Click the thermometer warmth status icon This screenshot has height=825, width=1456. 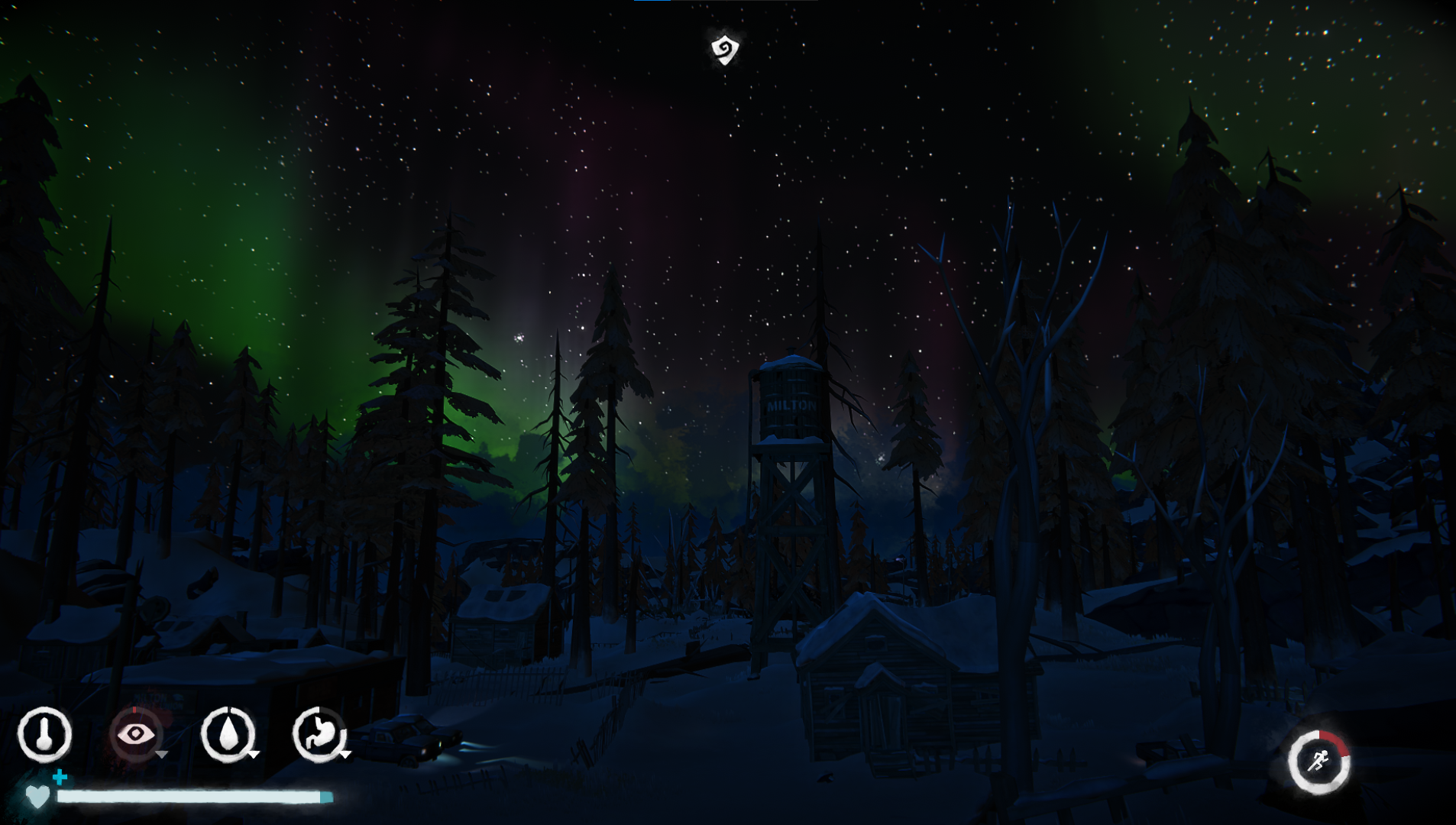44,735
